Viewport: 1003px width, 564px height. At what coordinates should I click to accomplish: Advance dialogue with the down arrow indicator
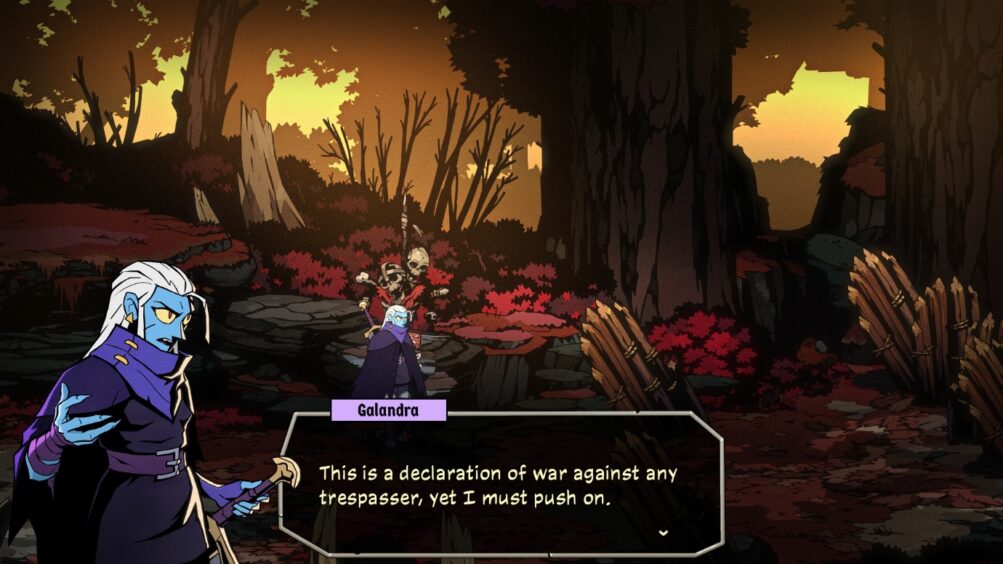[x=662, y=533]
